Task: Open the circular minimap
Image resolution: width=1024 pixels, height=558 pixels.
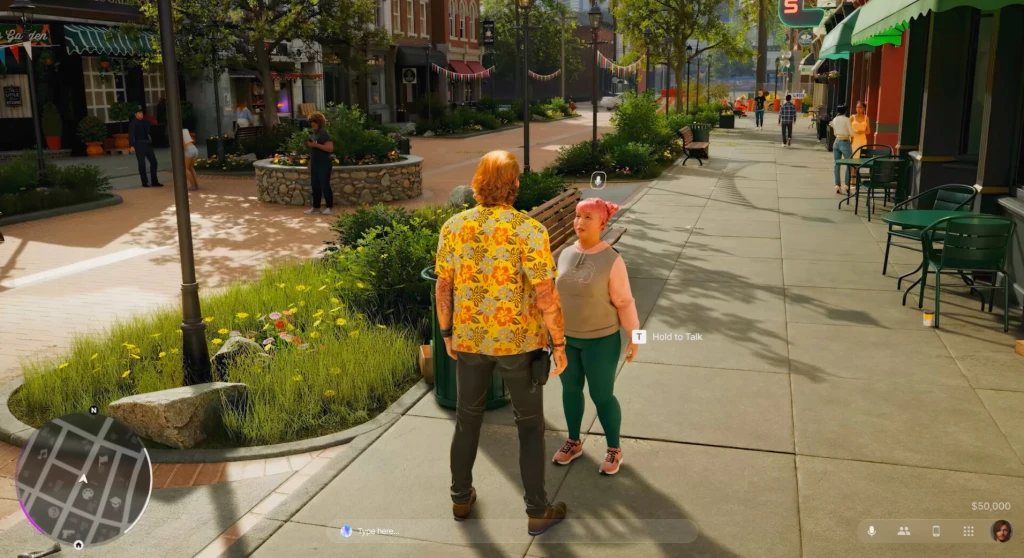Action: click(84, 480)
